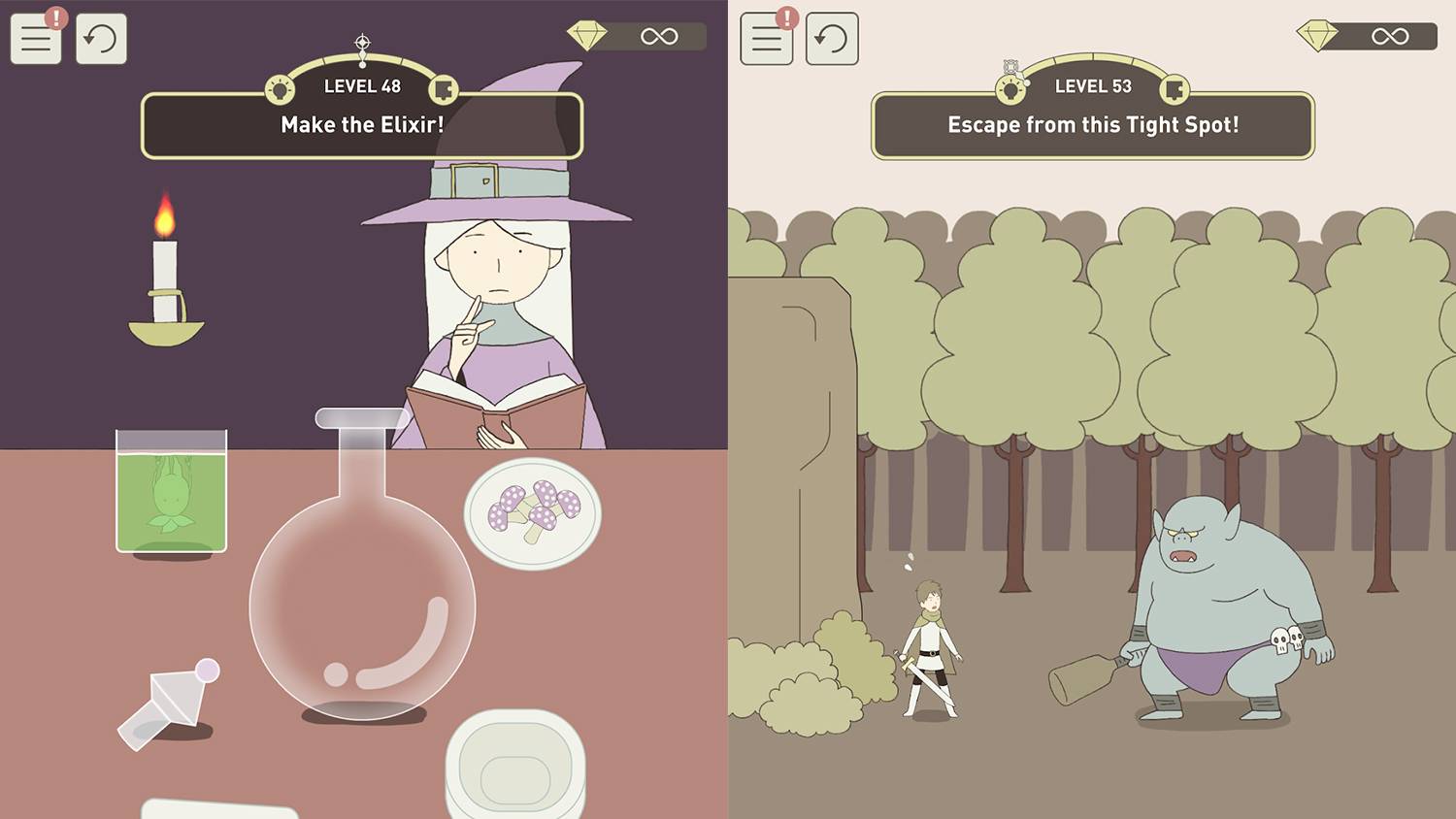The width and height of the screenshot is (1456, 819).
Task: Restart Level 48 with the circular arrow button
Action: click(x=101, y=40)
